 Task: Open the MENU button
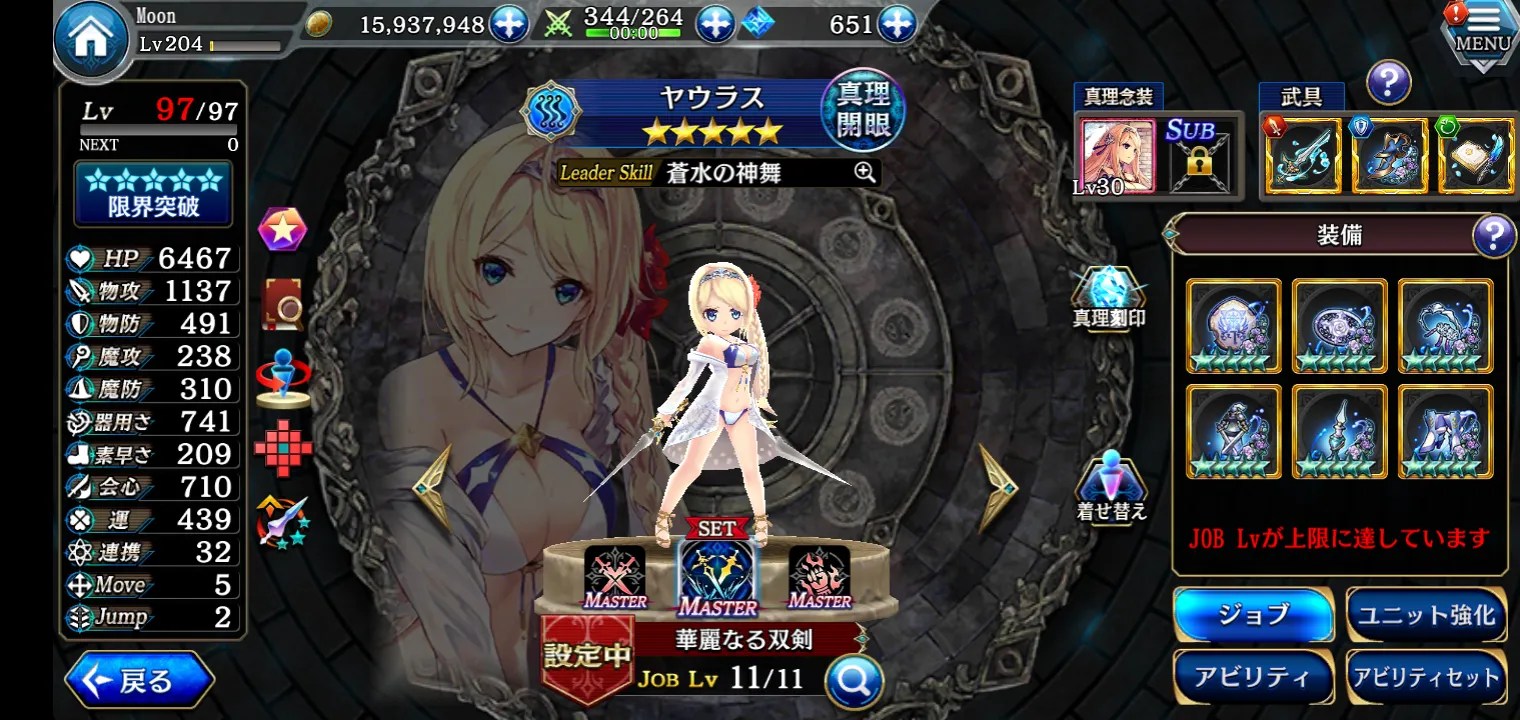[x=1482, y=32]
